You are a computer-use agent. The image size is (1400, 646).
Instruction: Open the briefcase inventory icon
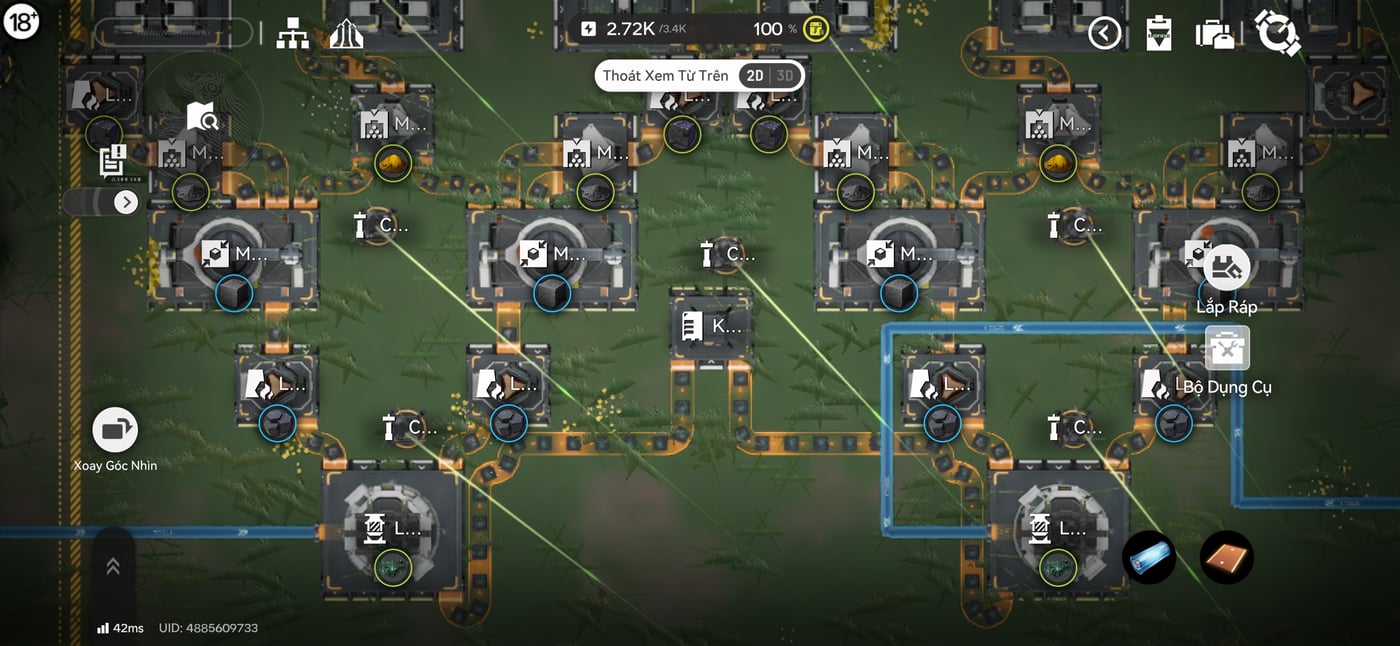tap(1215, 34)
